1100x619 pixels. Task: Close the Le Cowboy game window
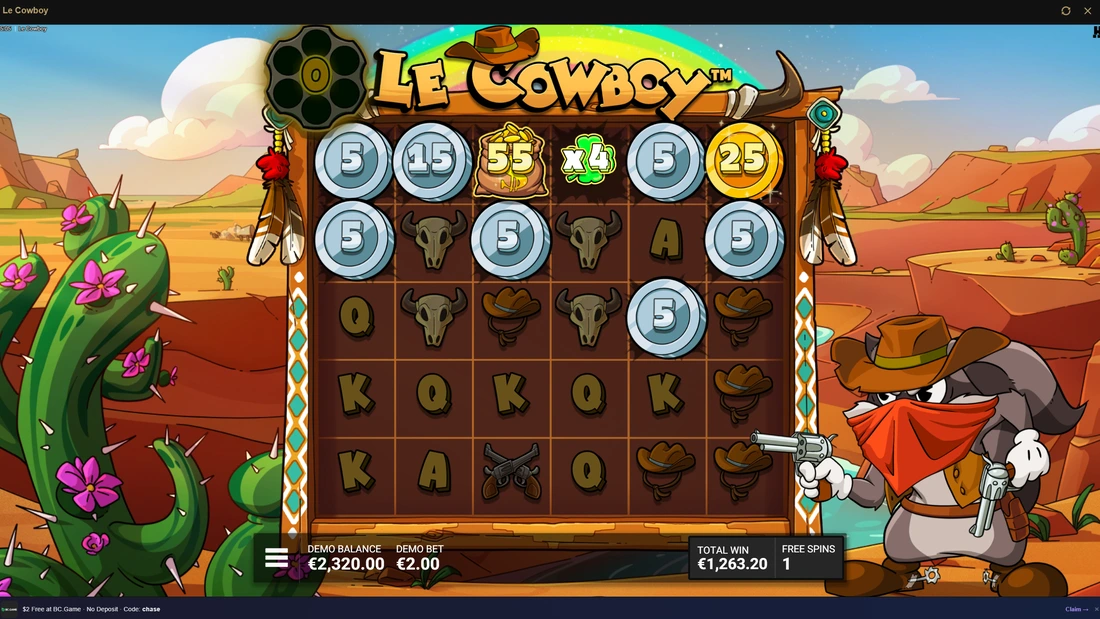(1087, 11)
